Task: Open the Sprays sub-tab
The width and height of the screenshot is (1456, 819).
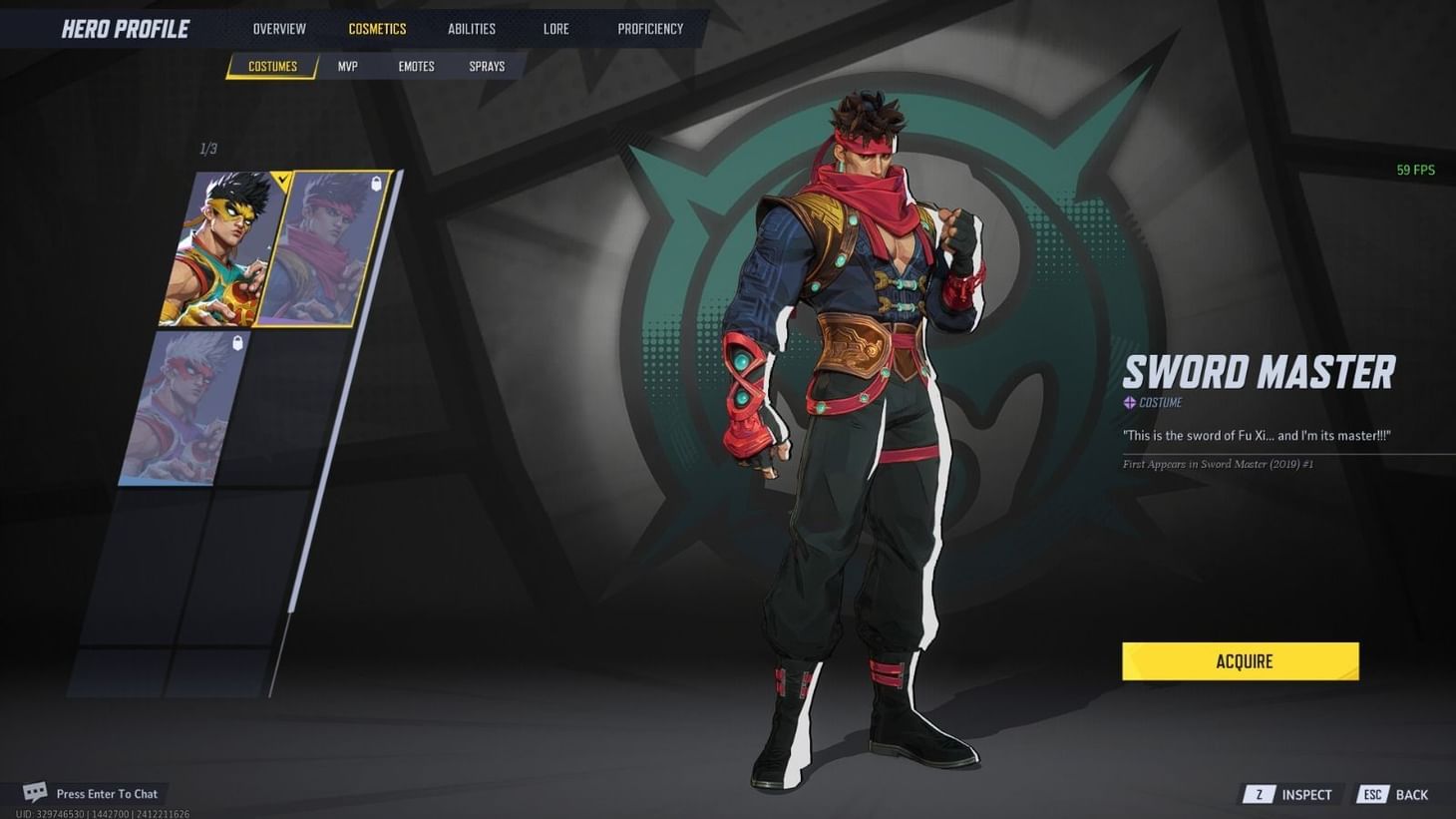Action: tap(487, 66)
